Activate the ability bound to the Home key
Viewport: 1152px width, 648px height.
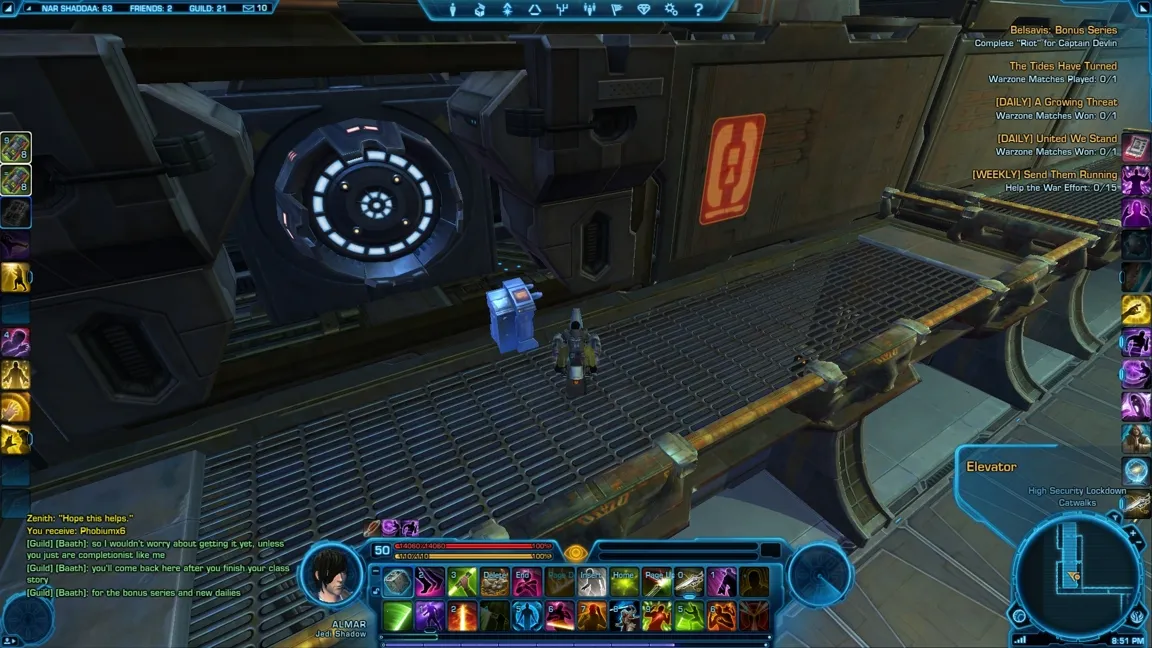click(624, 582)
